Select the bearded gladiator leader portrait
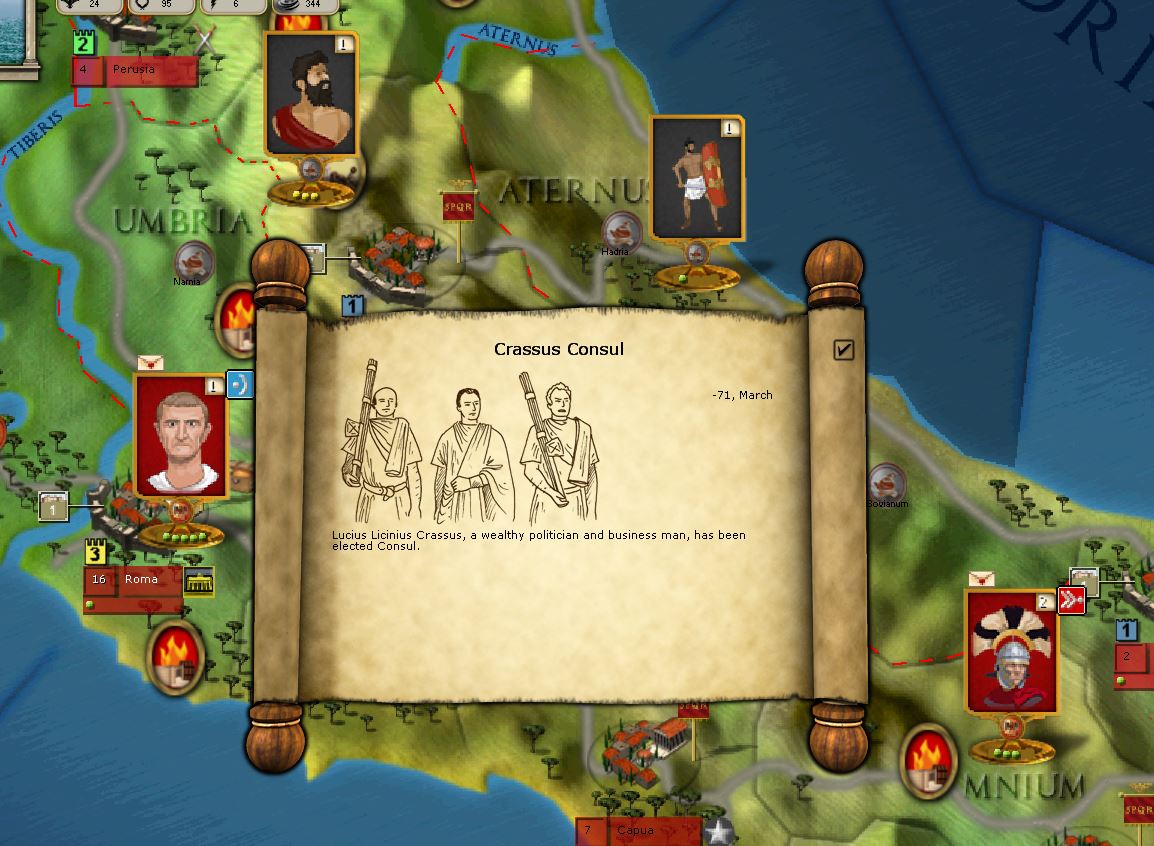 (311, 94)
